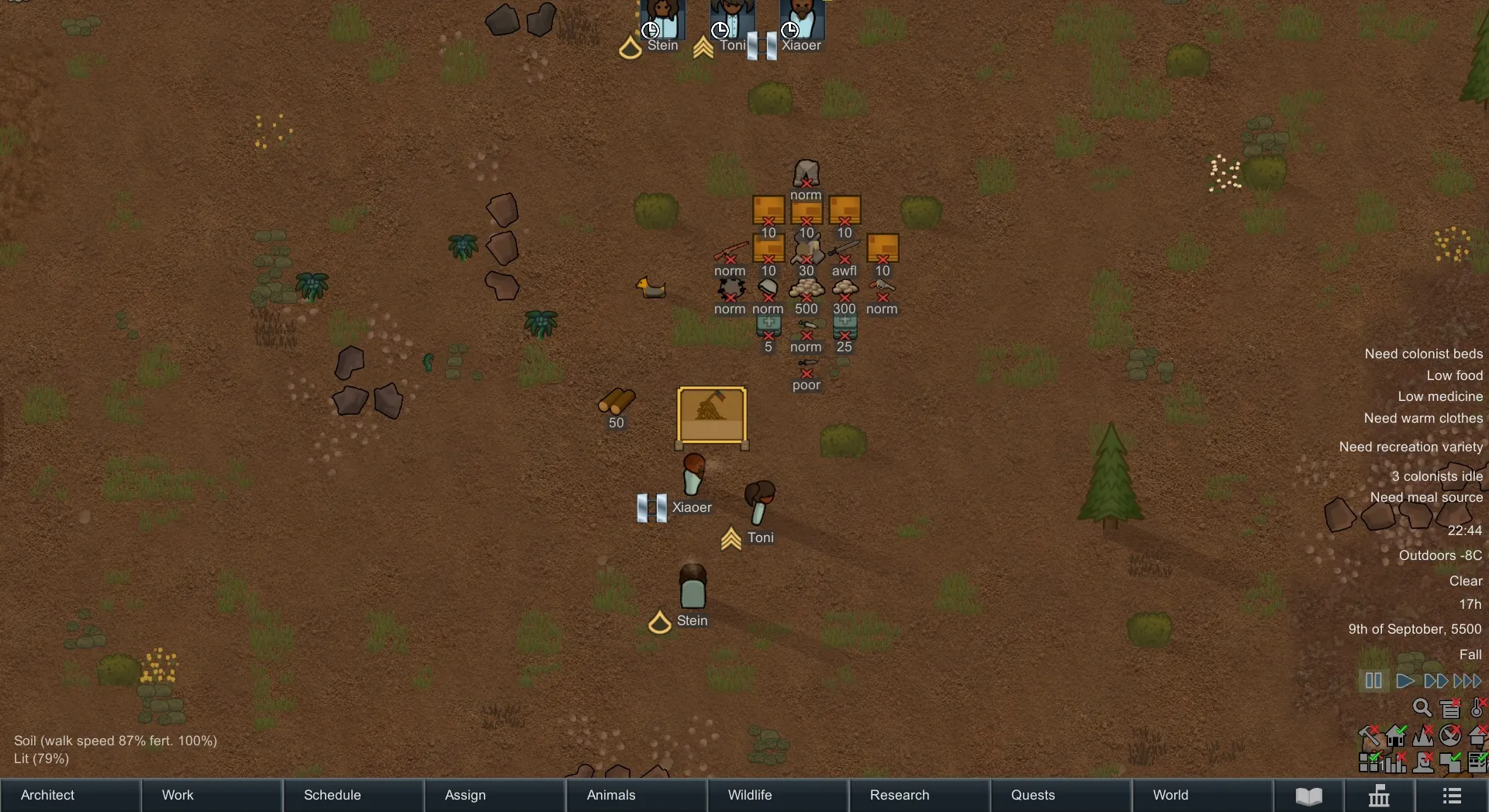Set game to normal speed
Viewport: 1489px width, 812px height.
tap(1404, 681)
